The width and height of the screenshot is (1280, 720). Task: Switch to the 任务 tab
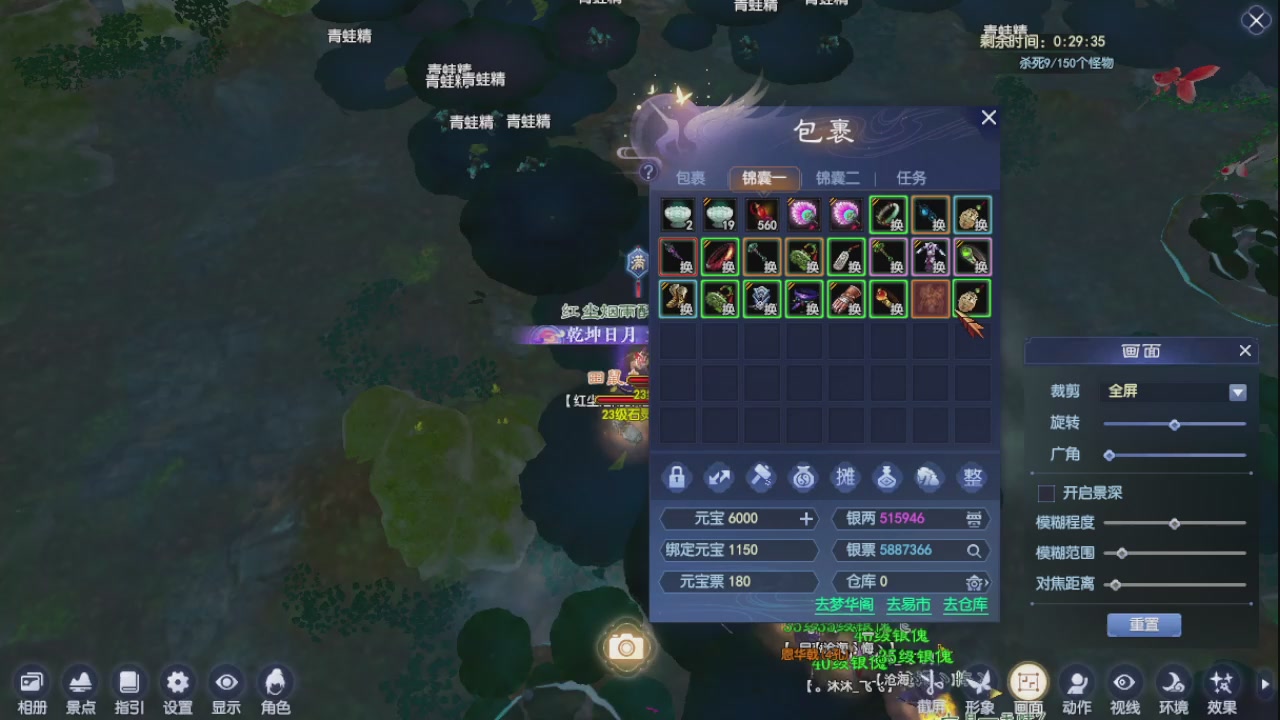tap(910, 177)
